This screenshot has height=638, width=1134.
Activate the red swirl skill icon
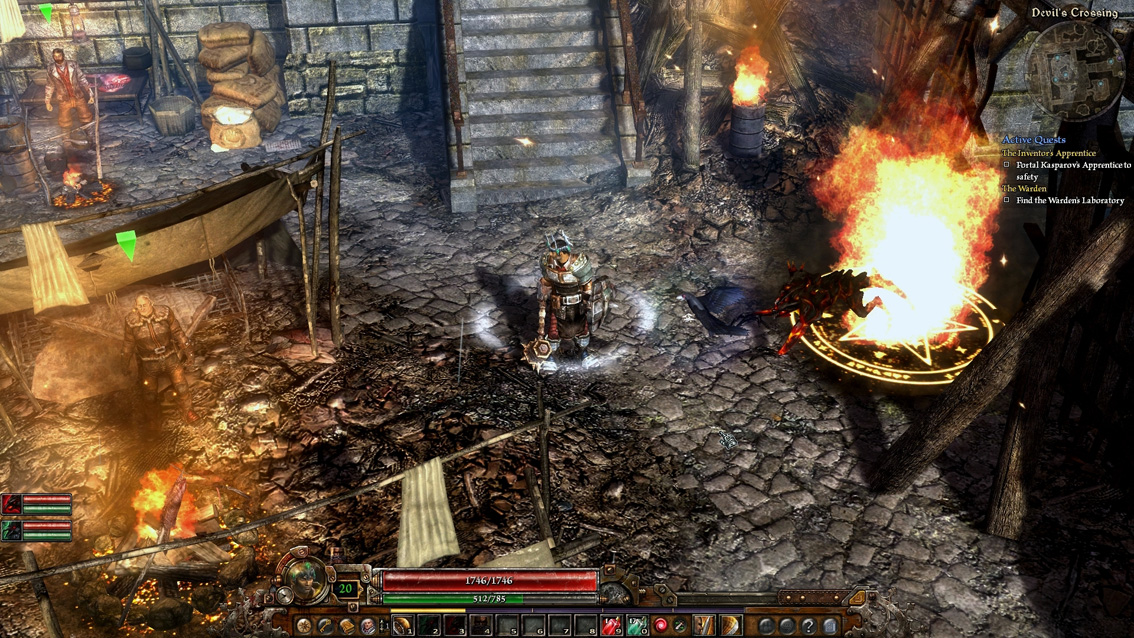coord(660,626)
